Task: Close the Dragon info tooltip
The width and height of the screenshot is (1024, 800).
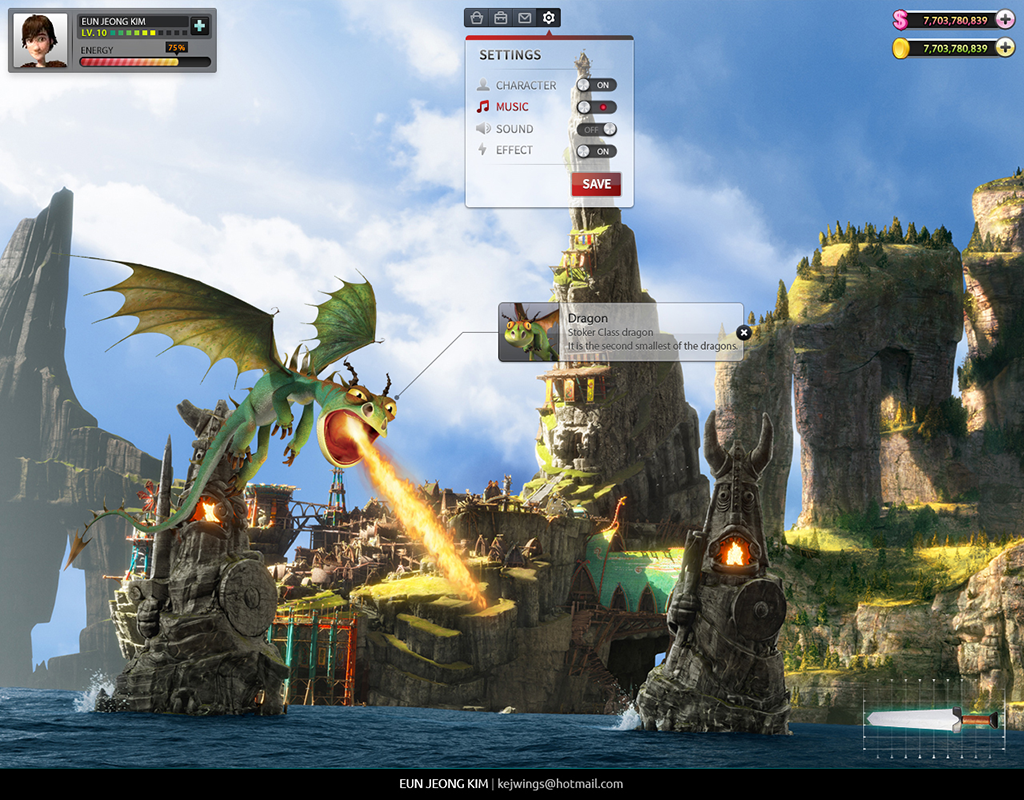Action: pyautogui.click(x=743, y=333)
